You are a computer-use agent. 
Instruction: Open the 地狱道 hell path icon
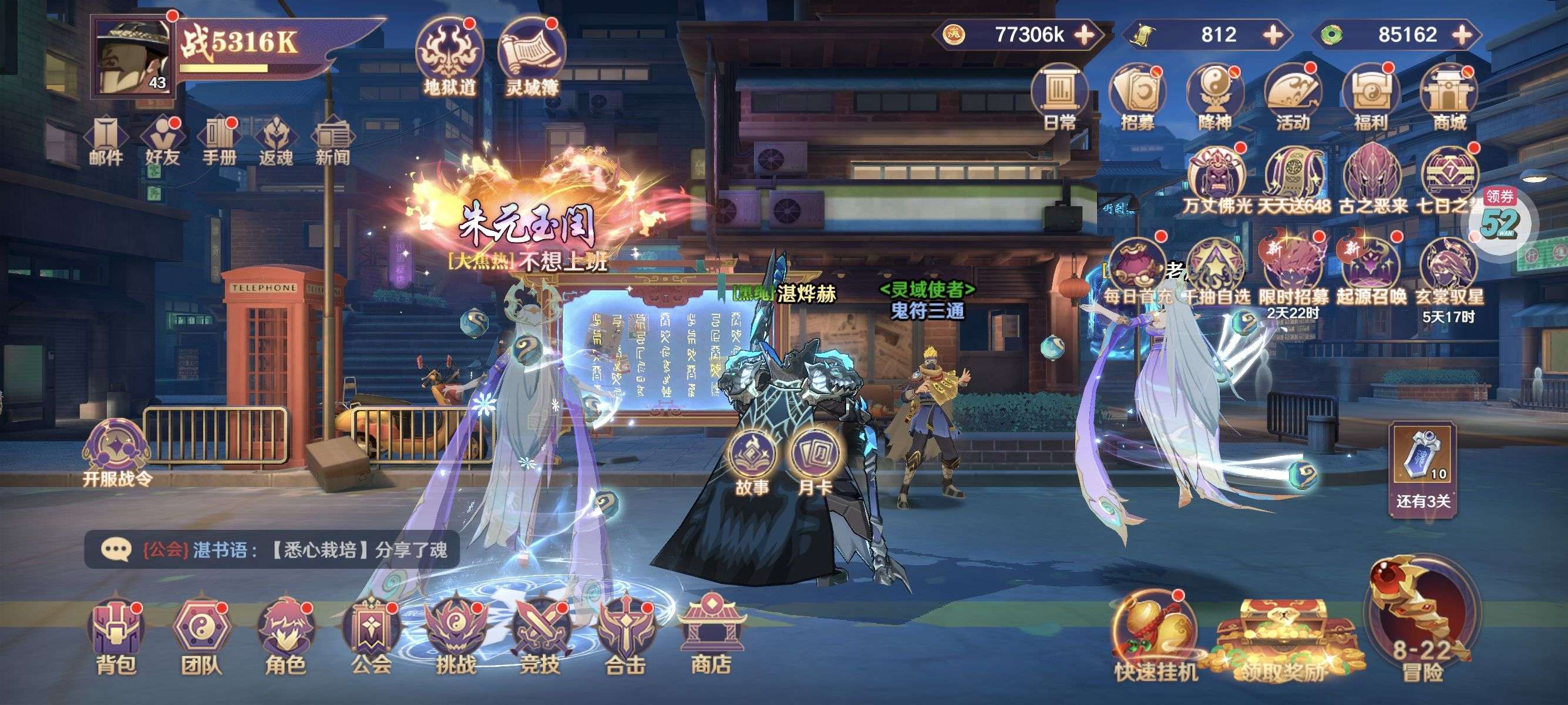[449, 58]
